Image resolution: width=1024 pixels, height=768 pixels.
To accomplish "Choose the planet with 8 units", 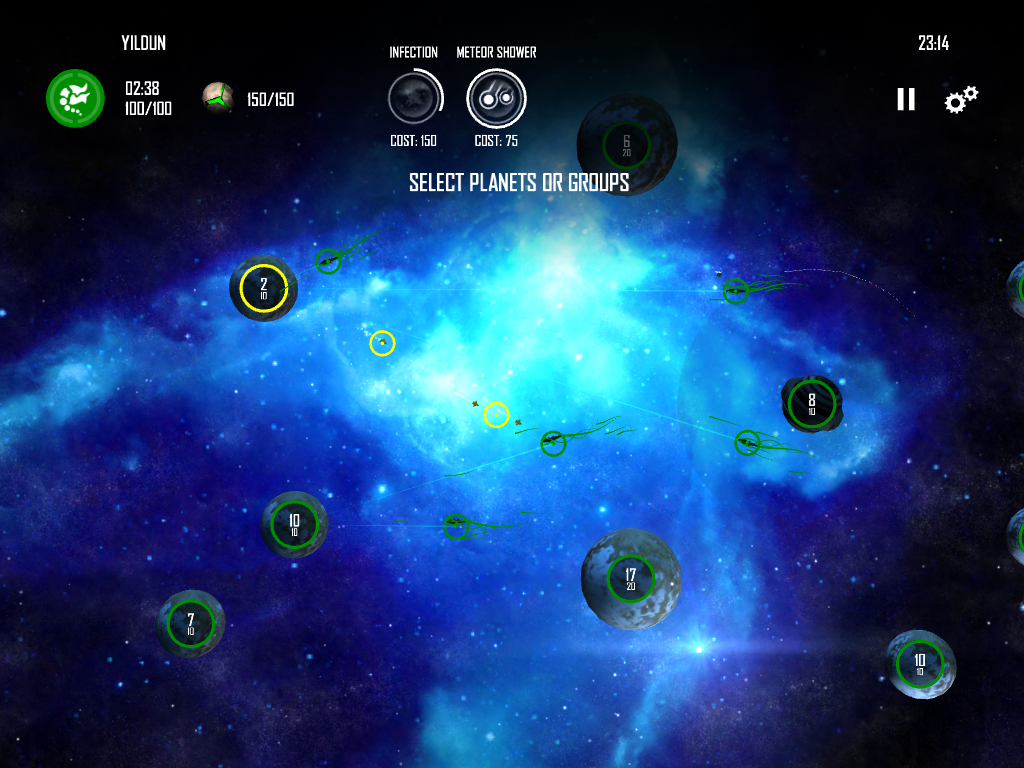I will pyautogui.click(x=811, y=403).
